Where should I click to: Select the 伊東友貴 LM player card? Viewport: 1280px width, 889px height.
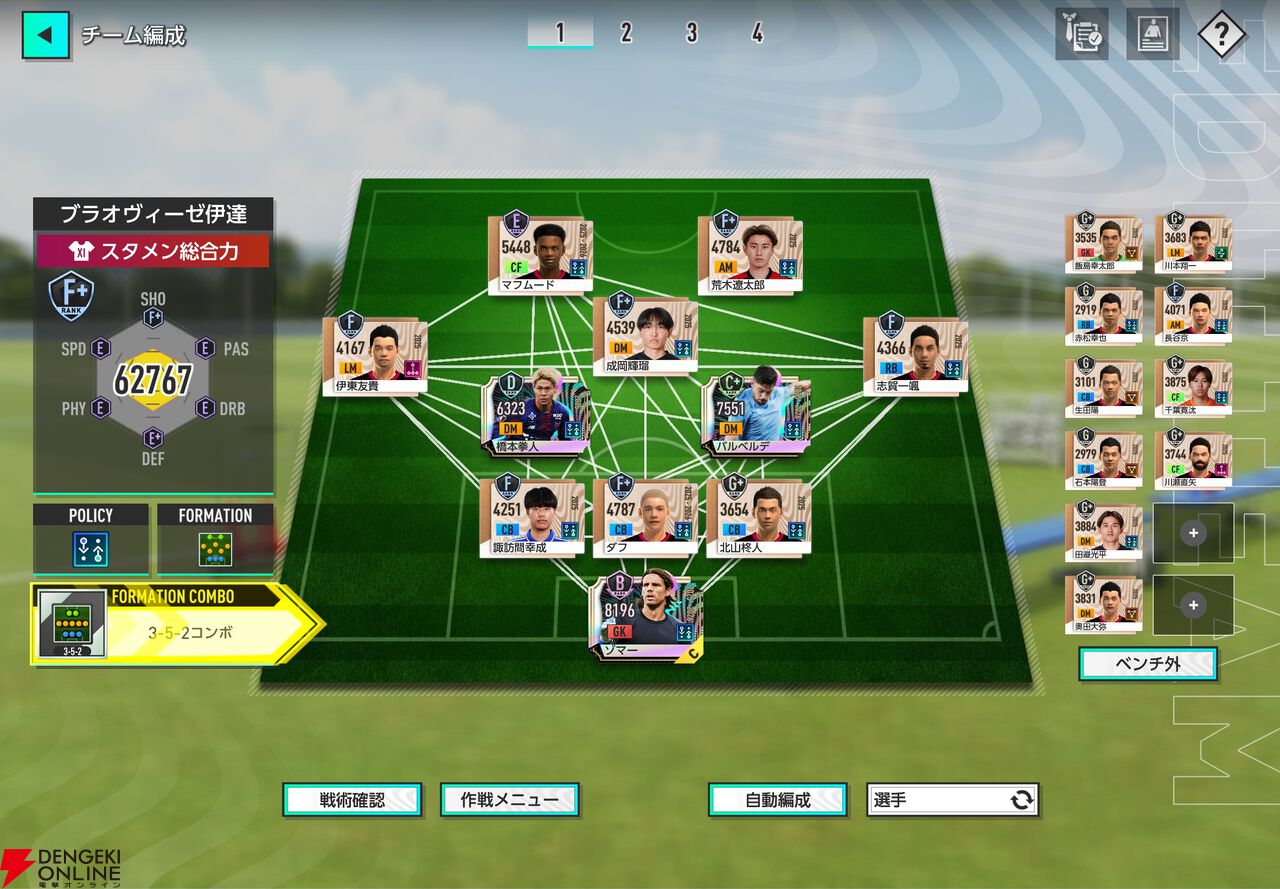point(375,354)
